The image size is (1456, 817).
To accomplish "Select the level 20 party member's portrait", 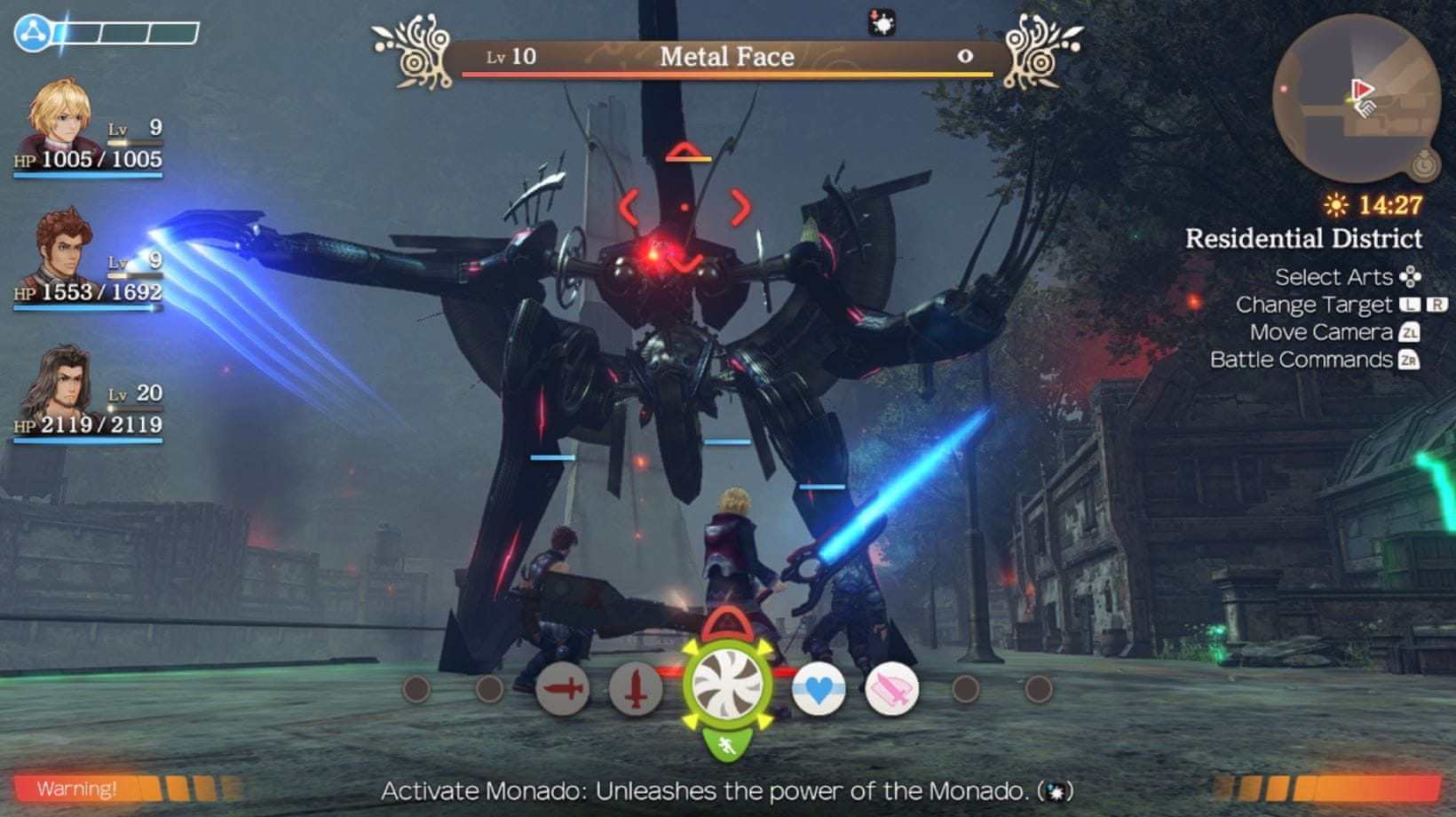I will point(57,383).
